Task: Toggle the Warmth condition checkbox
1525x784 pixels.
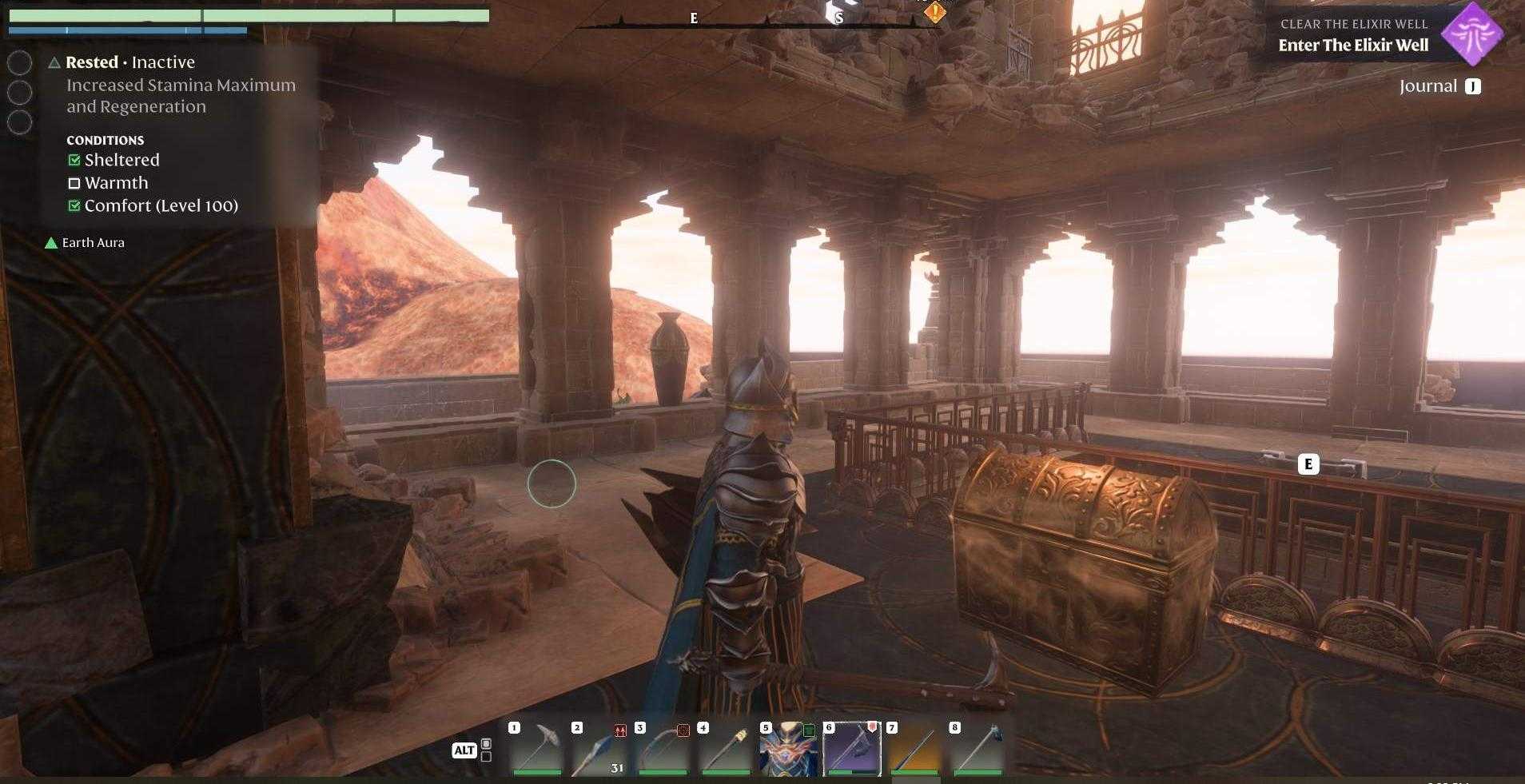Action: point(75,182)
